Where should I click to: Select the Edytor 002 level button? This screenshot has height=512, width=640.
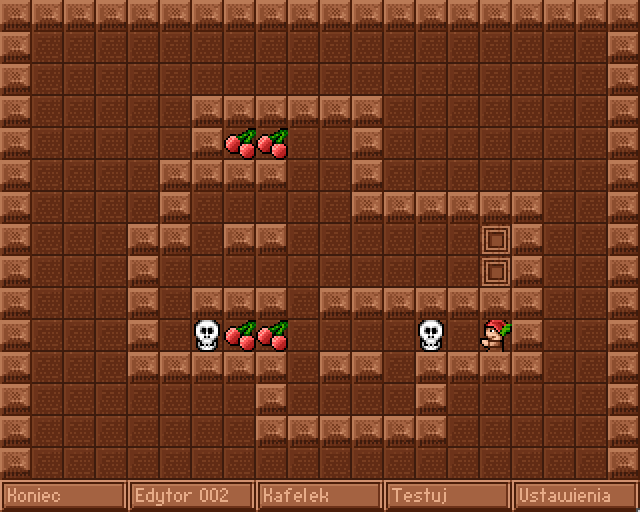click(192, 496)
